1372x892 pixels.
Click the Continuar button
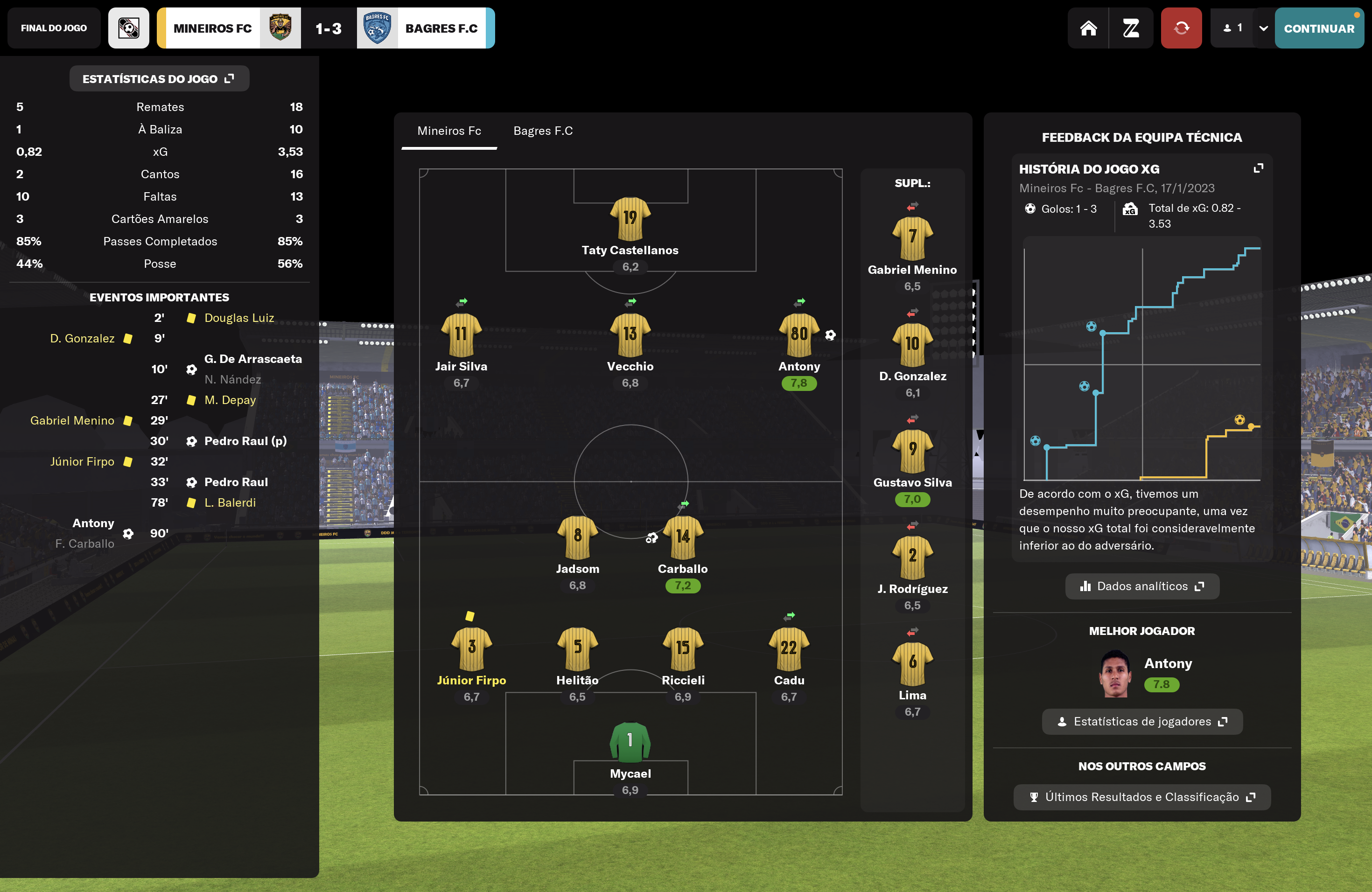(1318, 28)
